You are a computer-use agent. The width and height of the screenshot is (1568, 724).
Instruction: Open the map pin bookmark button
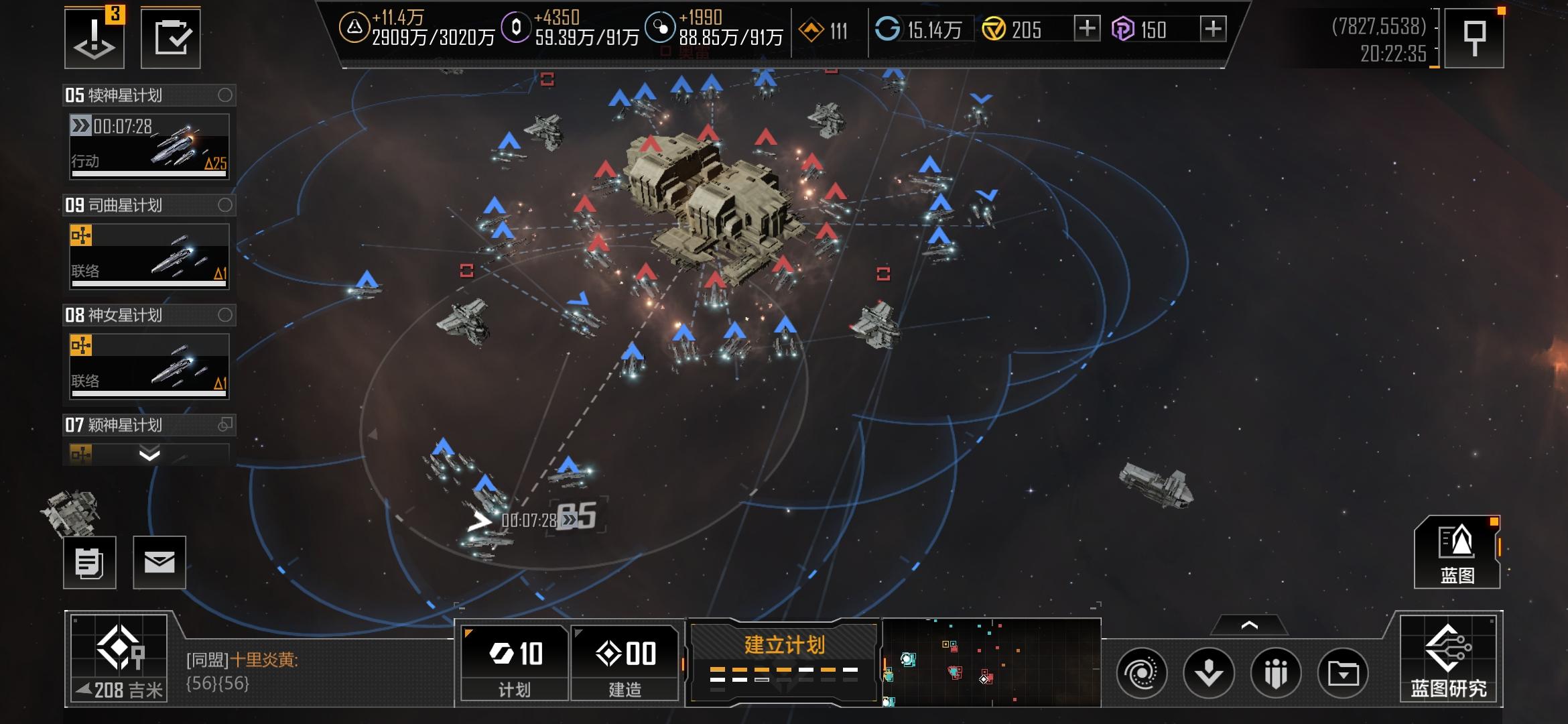tap(1474, 38)
